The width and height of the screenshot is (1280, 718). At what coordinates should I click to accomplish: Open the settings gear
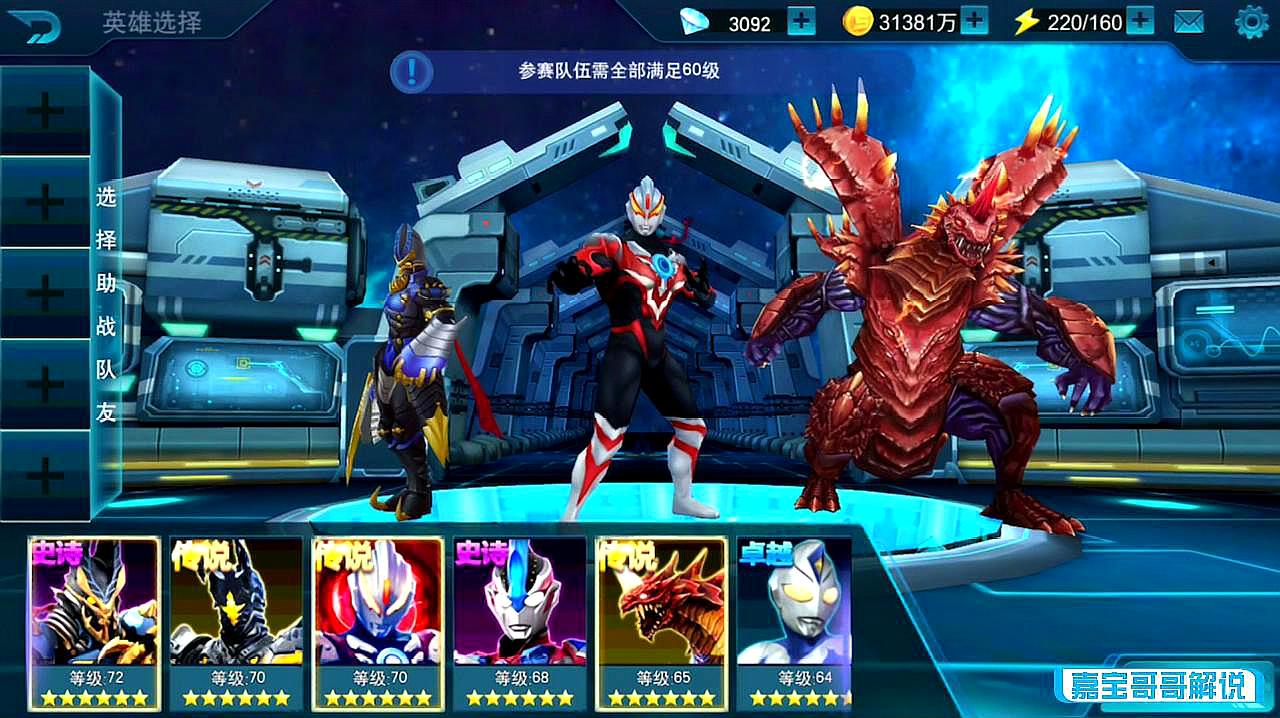click(x=1251, y=22)
